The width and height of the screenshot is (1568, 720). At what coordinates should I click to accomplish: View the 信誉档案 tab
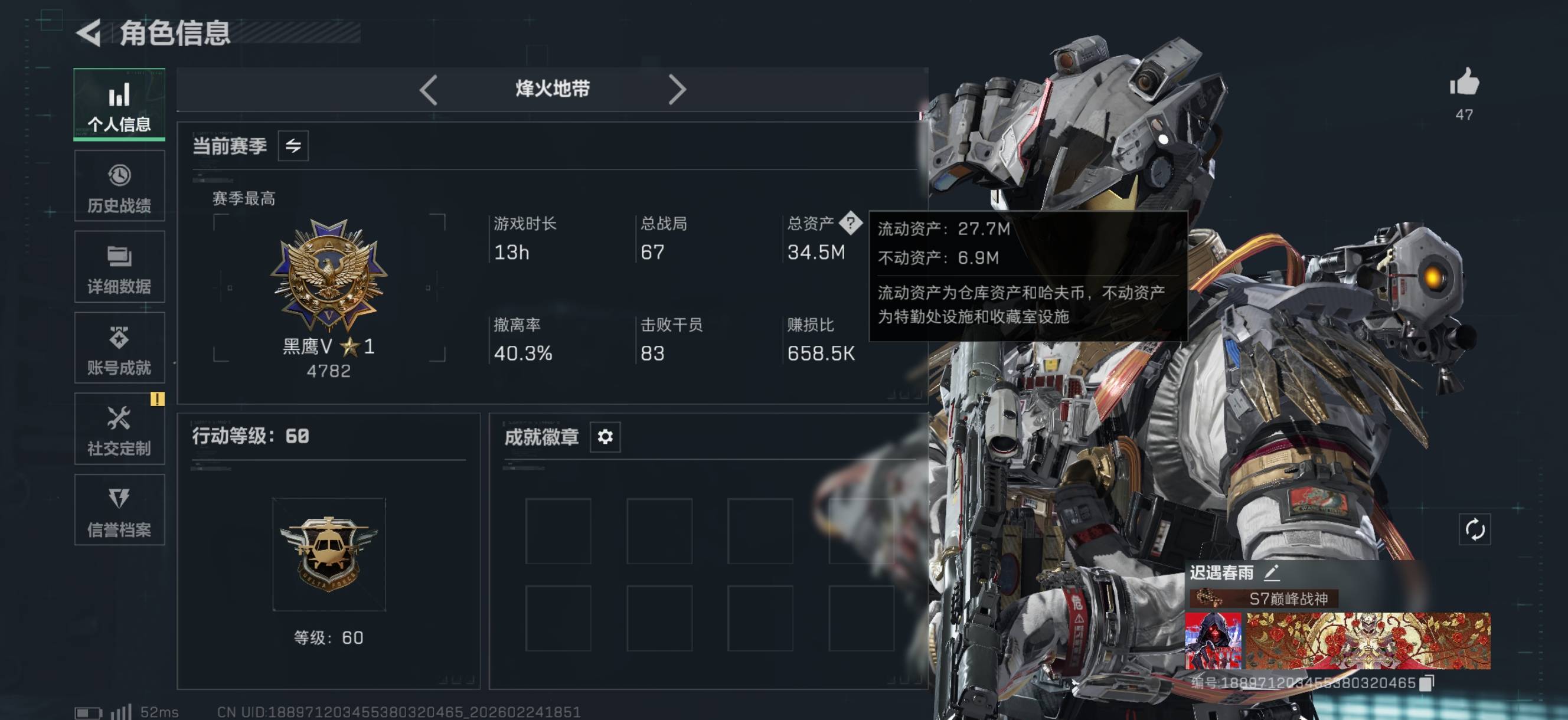coord(119,510)
